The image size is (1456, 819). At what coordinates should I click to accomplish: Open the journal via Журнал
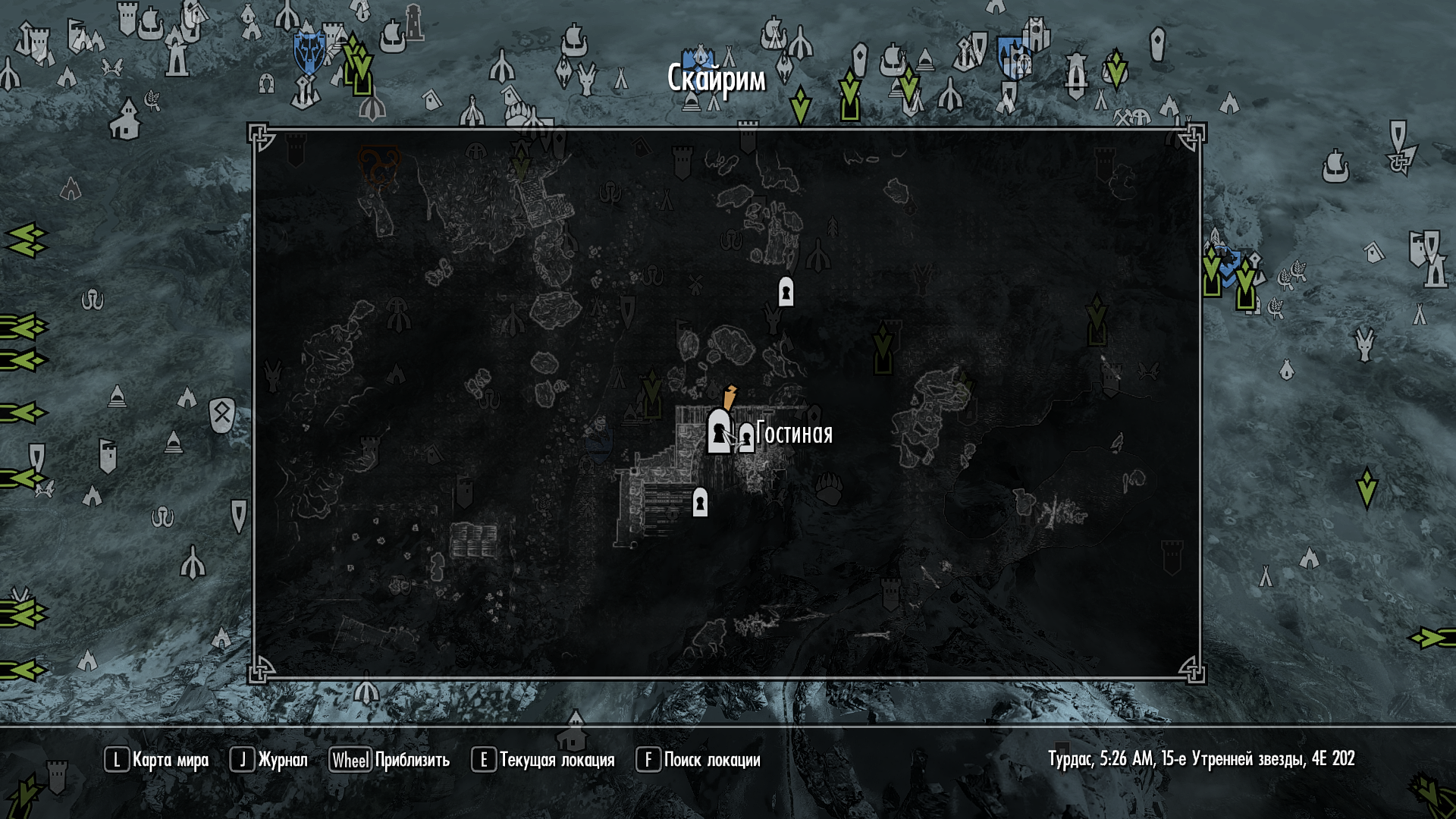tap(269, 760)
